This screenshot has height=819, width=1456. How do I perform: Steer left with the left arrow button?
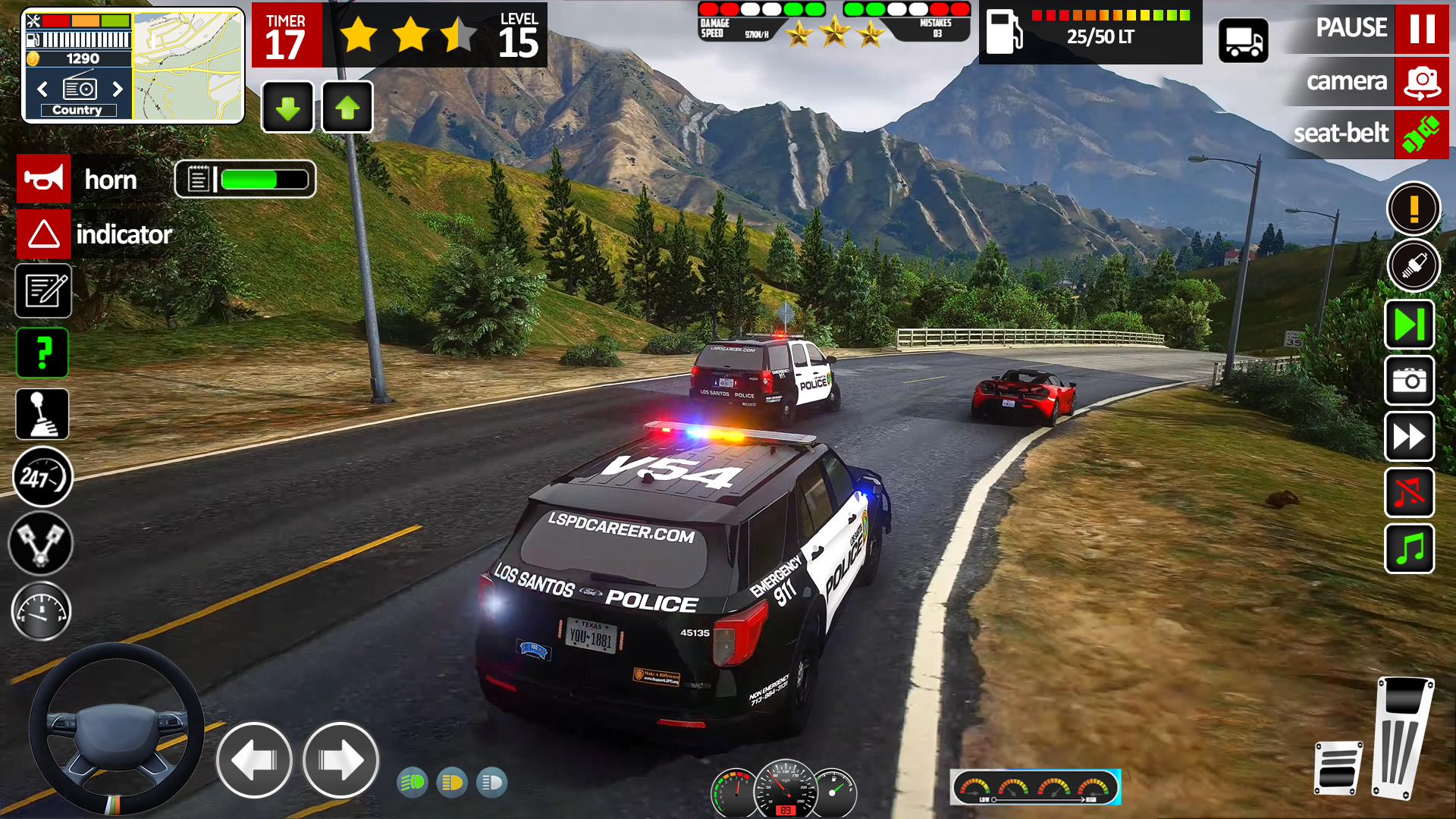click(254, 760)
